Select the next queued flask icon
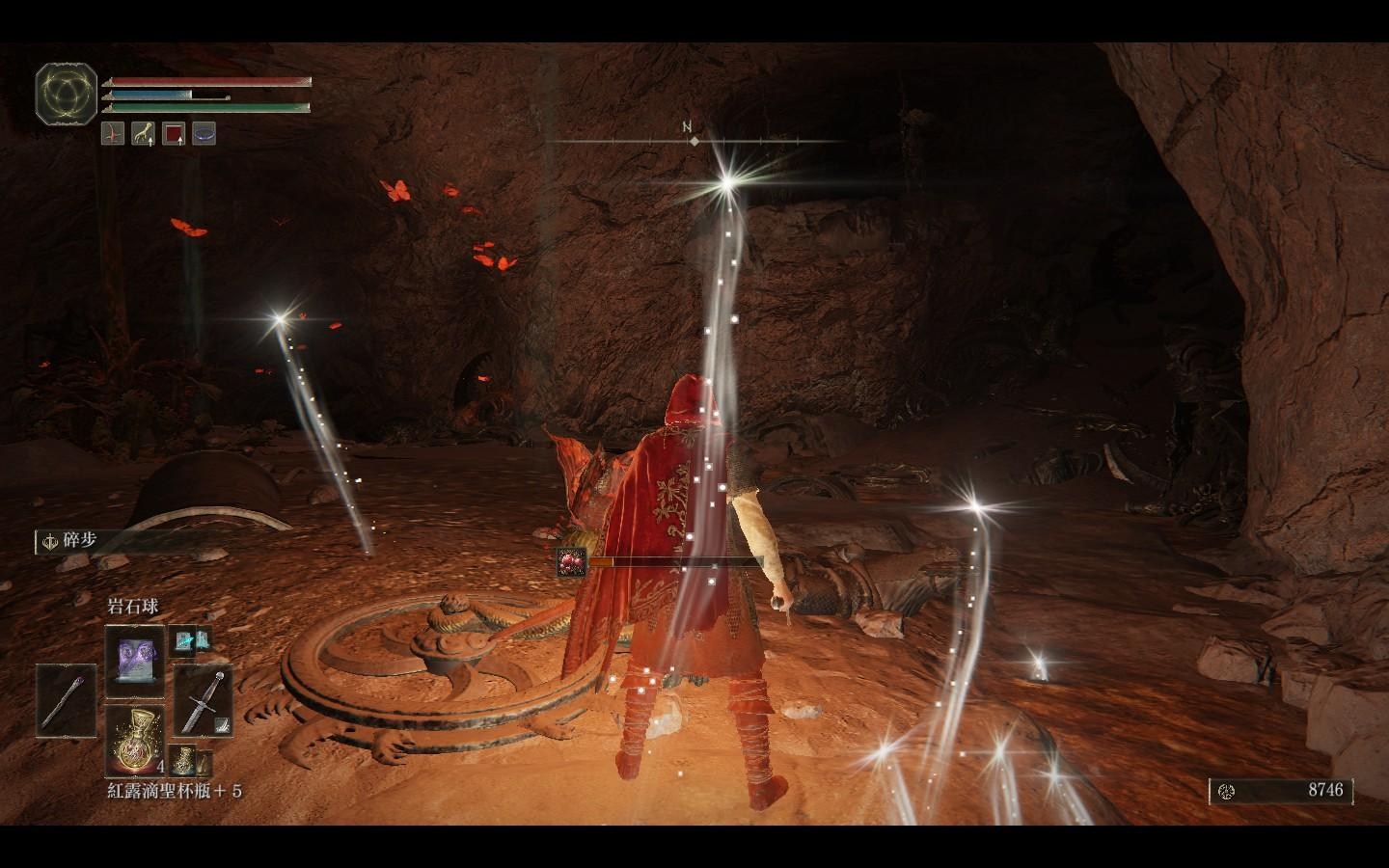Image resolution: width=1389 pixels, height=868 pixels. click(x=181, y=758)
